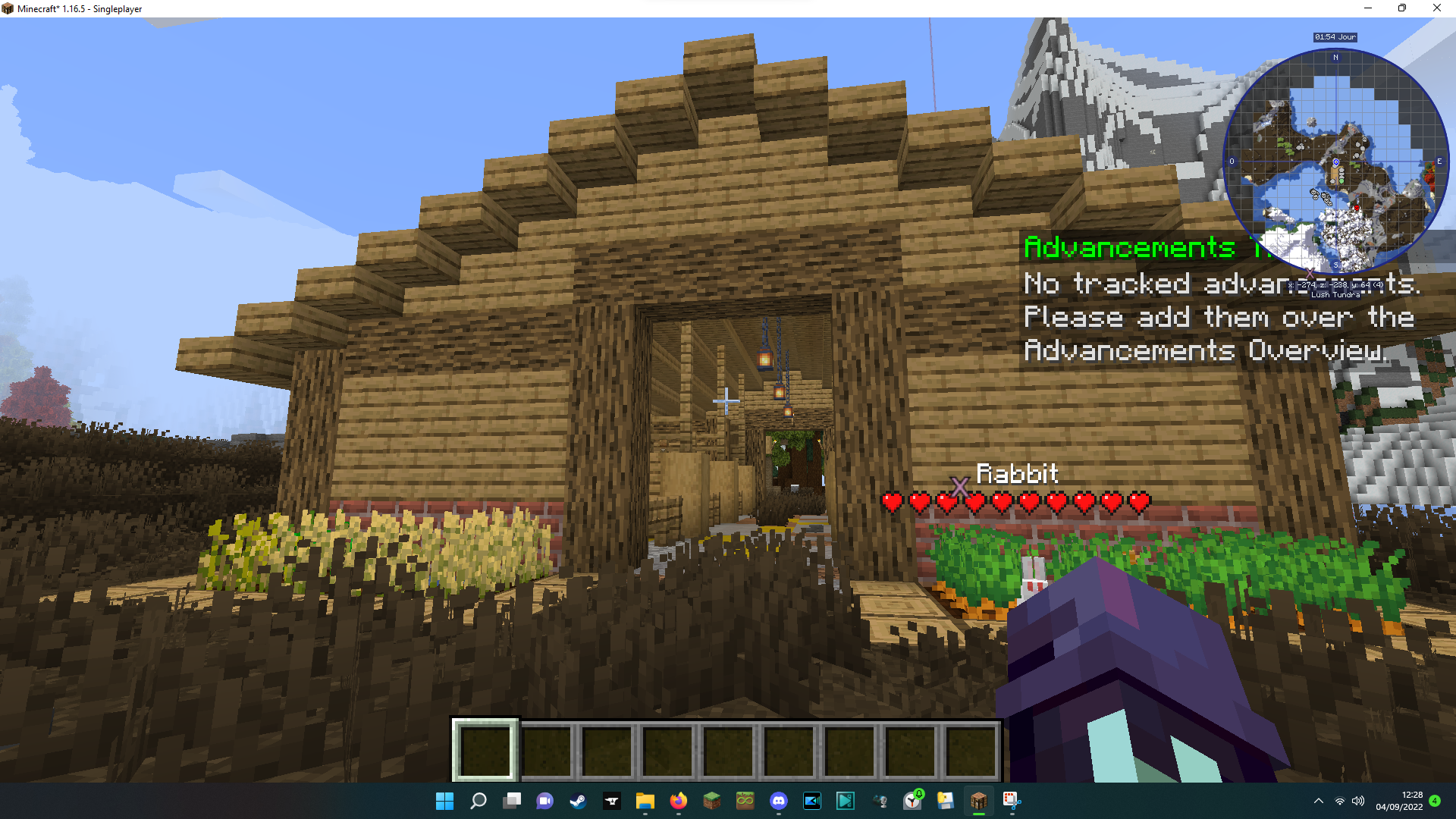This screenshot has height=819, width=1456.
Task: Launch Steam from the taskbar
Action: point(579,802)
